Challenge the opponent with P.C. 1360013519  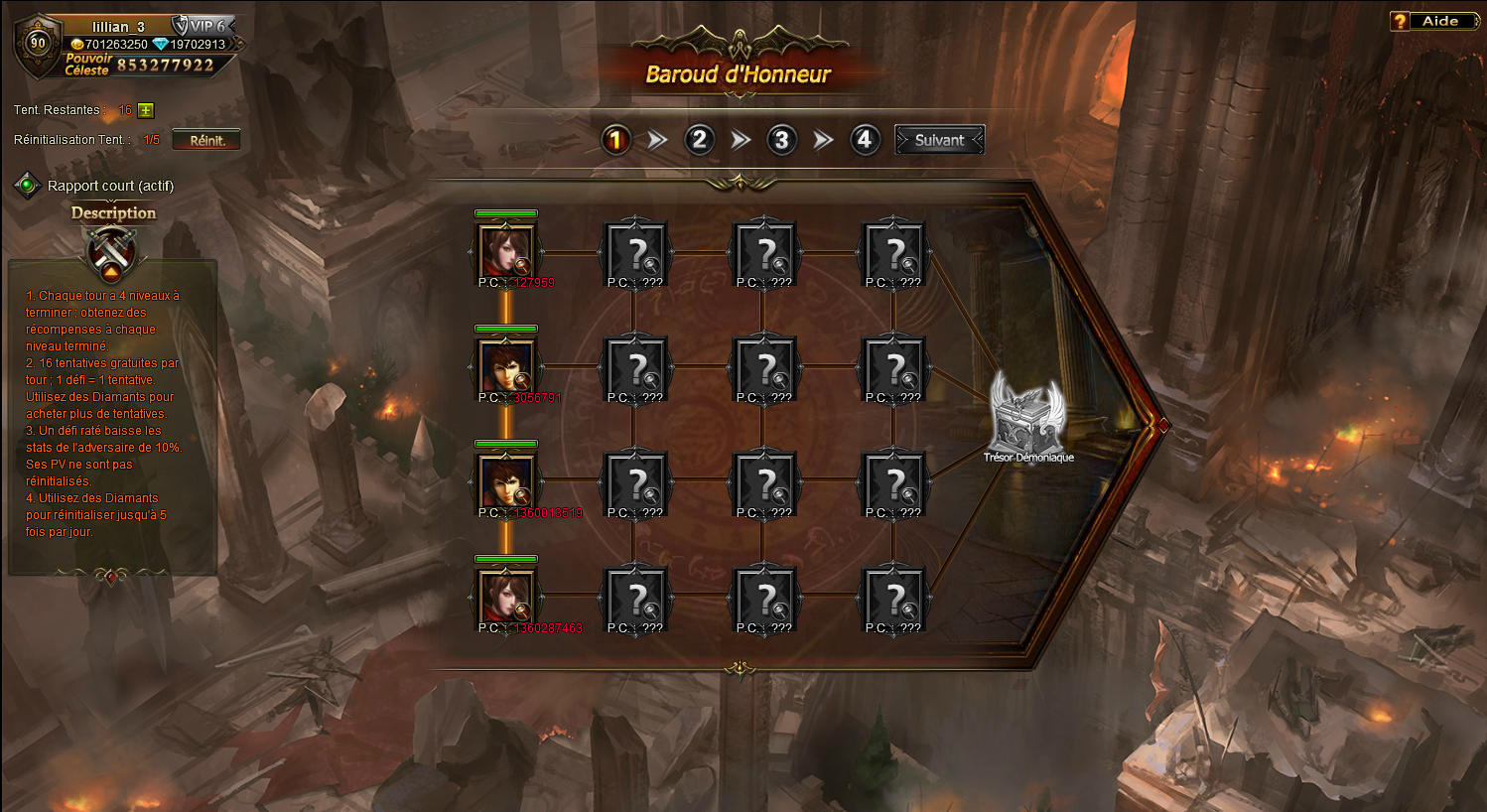(x=506, y=481)
